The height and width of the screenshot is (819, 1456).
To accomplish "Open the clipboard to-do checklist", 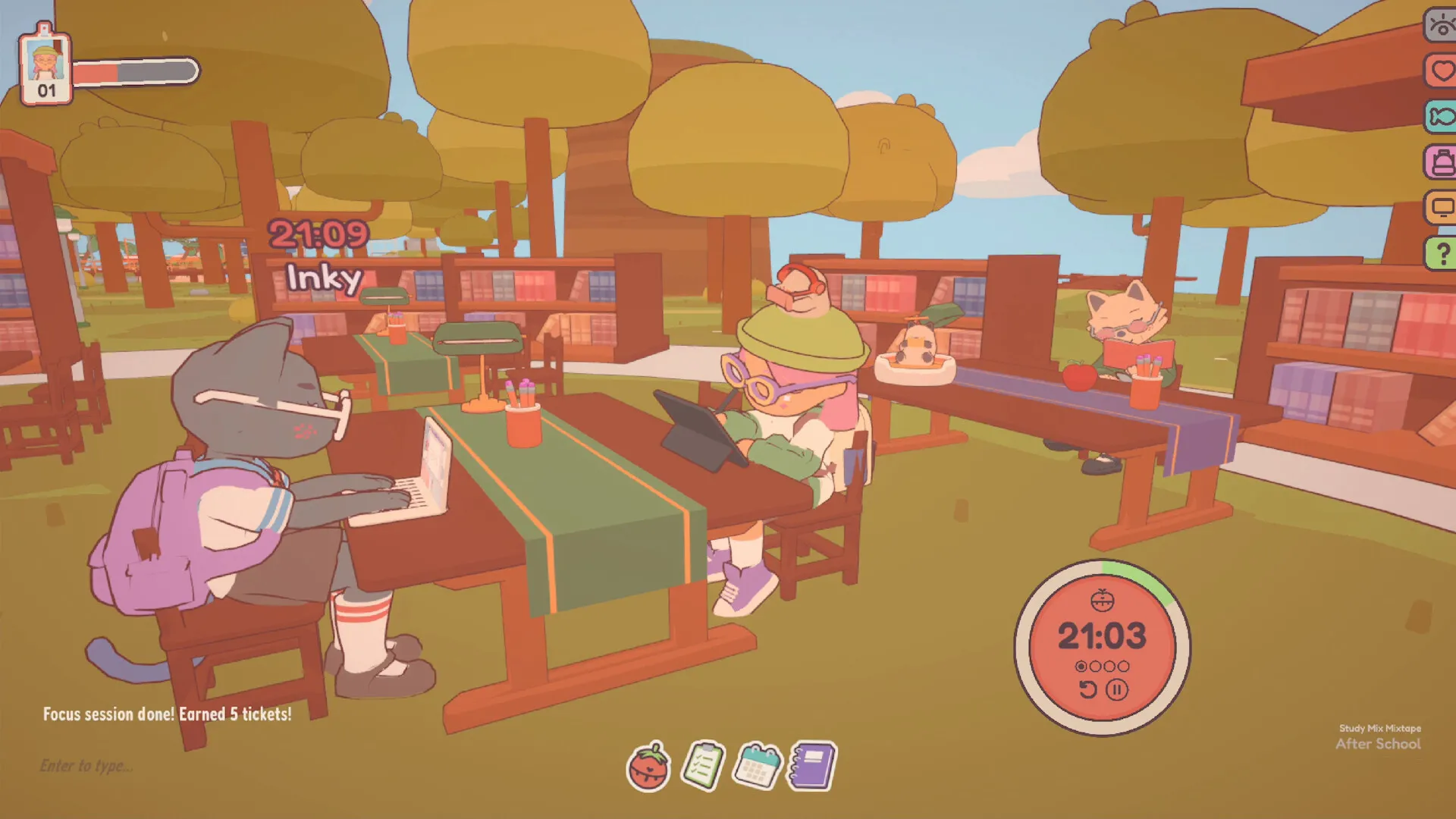I will click(703, 766).
